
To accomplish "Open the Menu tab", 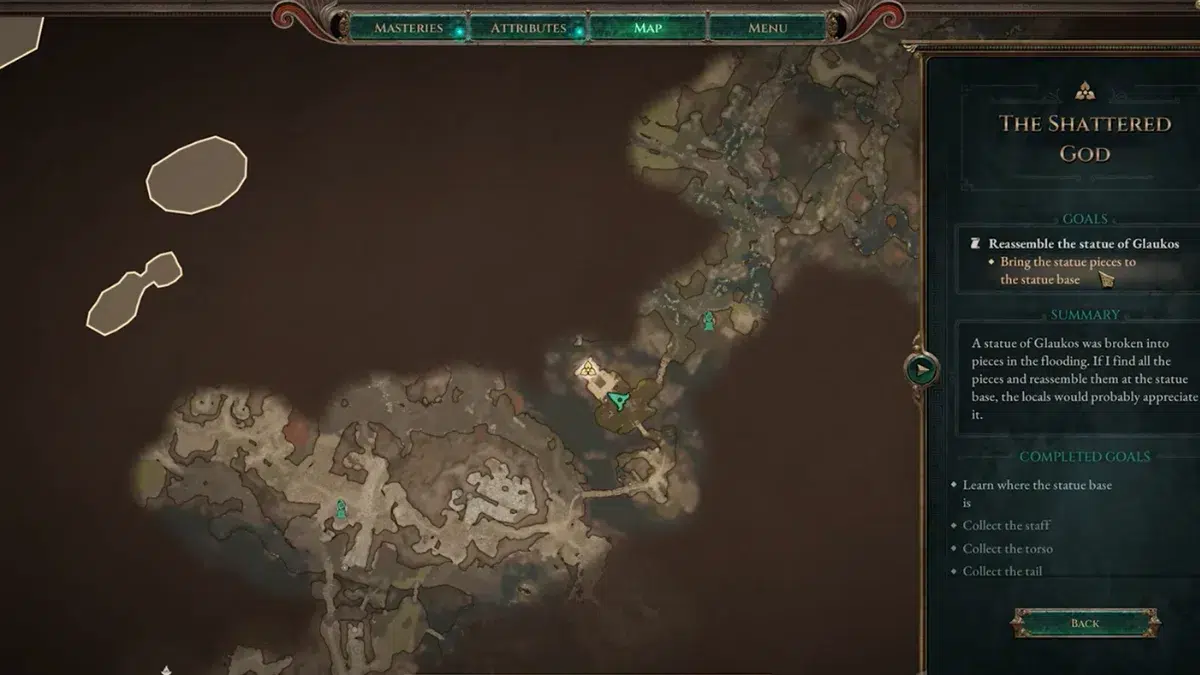I will [x=767, y=28].
